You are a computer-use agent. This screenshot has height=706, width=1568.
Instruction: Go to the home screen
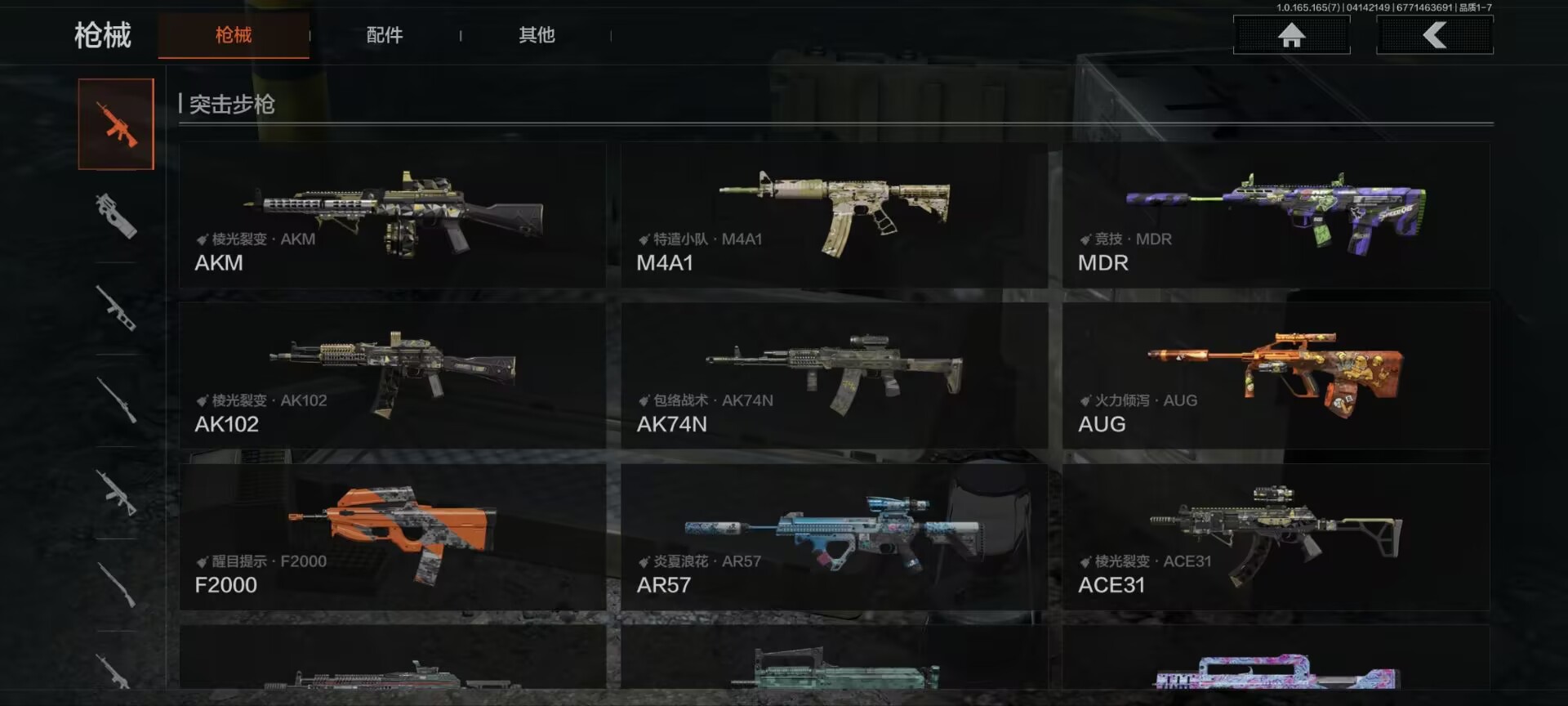(x=1291, y=35)
